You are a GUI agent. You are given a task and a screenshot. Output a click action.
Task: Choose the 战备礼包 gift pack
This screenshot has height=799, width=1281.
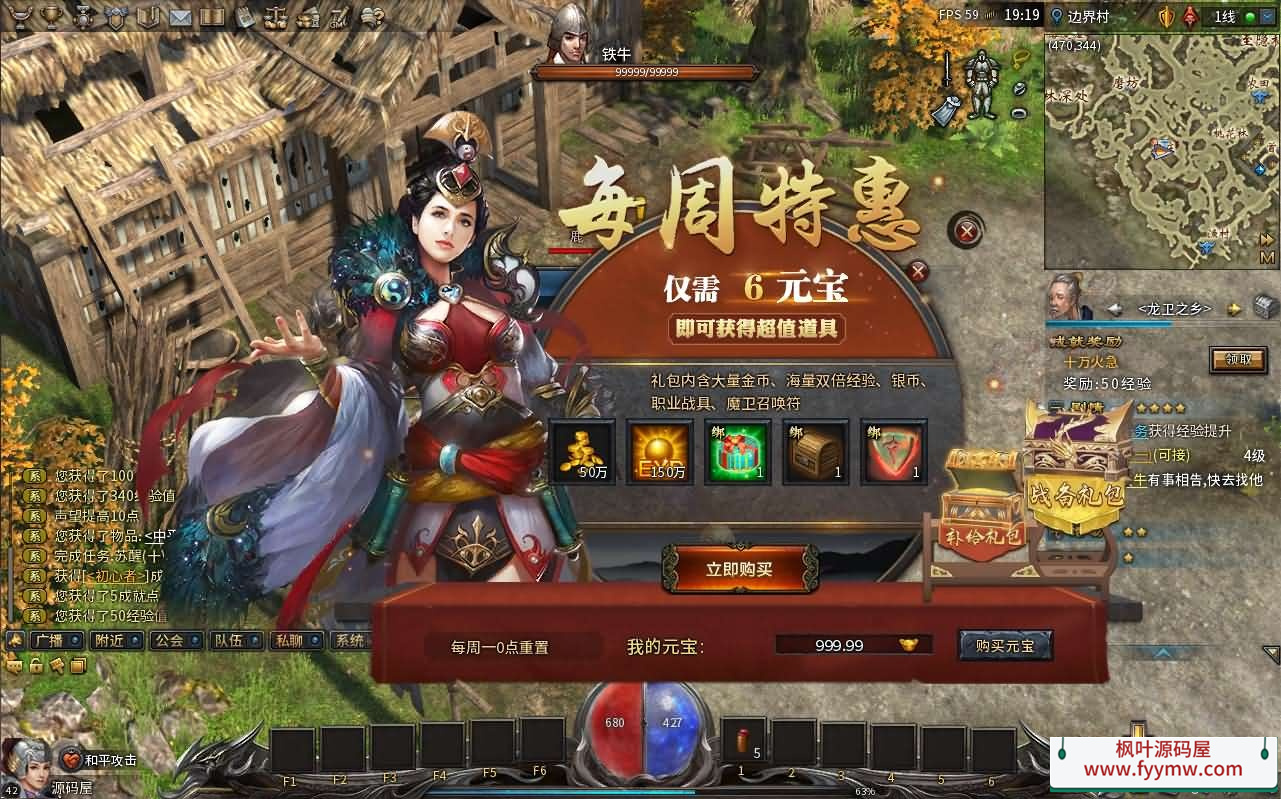1075,470
